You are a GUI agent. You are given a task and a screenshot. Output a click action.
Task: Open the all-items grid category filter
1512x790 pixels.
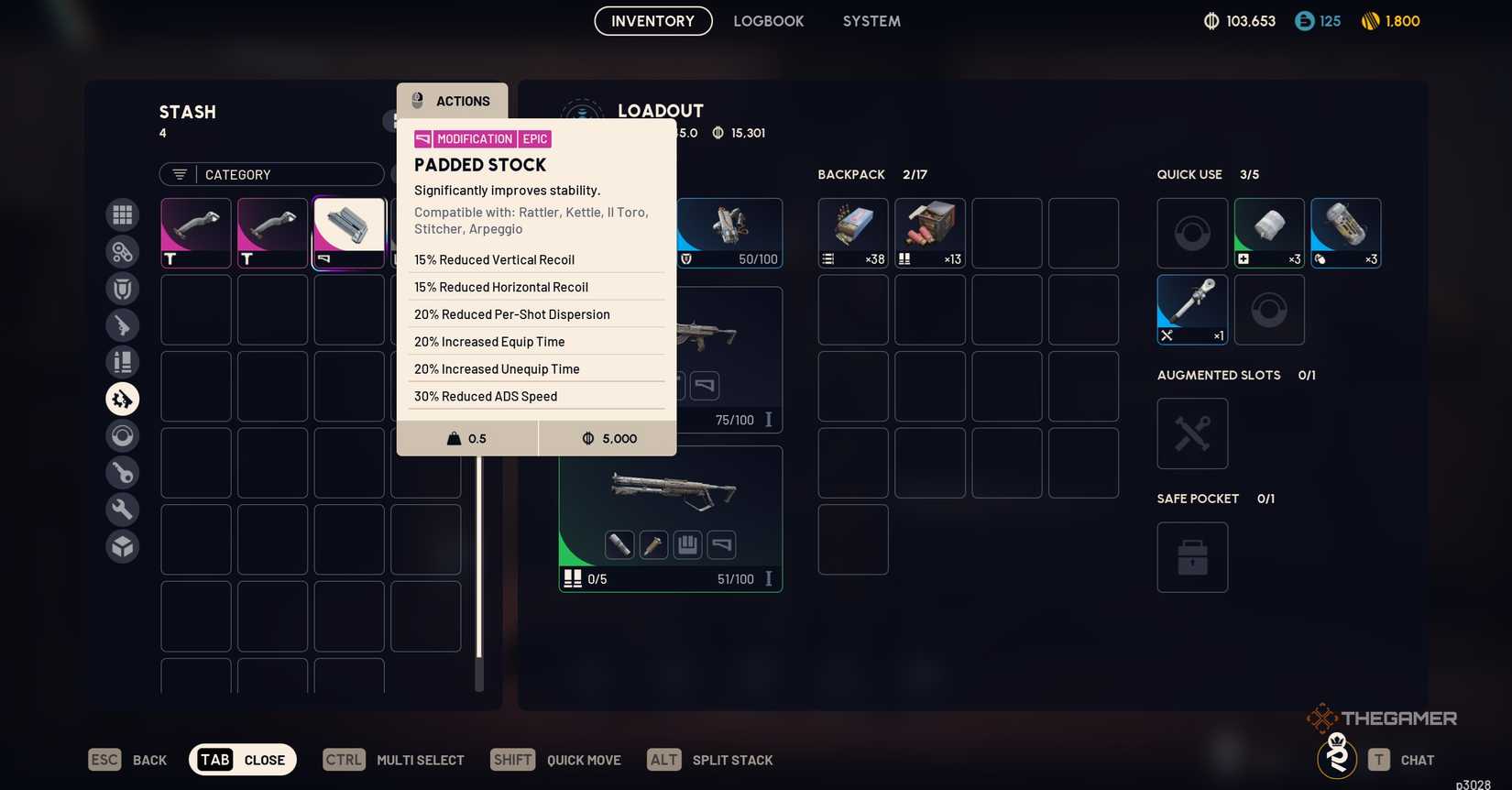pos(122,214)
